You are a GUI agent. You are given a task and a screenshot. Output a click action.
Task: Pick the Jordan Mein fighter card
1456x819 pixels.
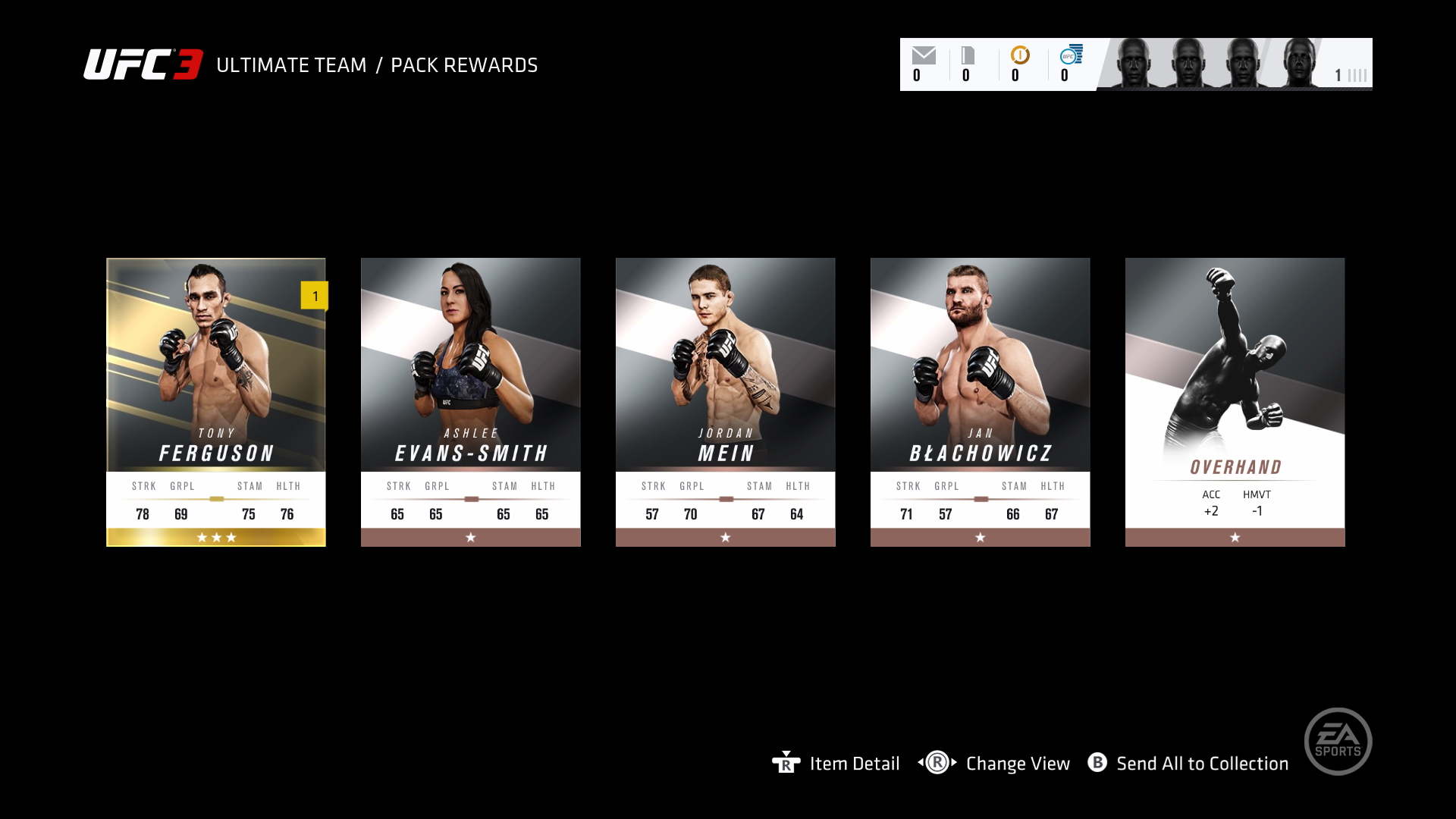coord(725,402)
